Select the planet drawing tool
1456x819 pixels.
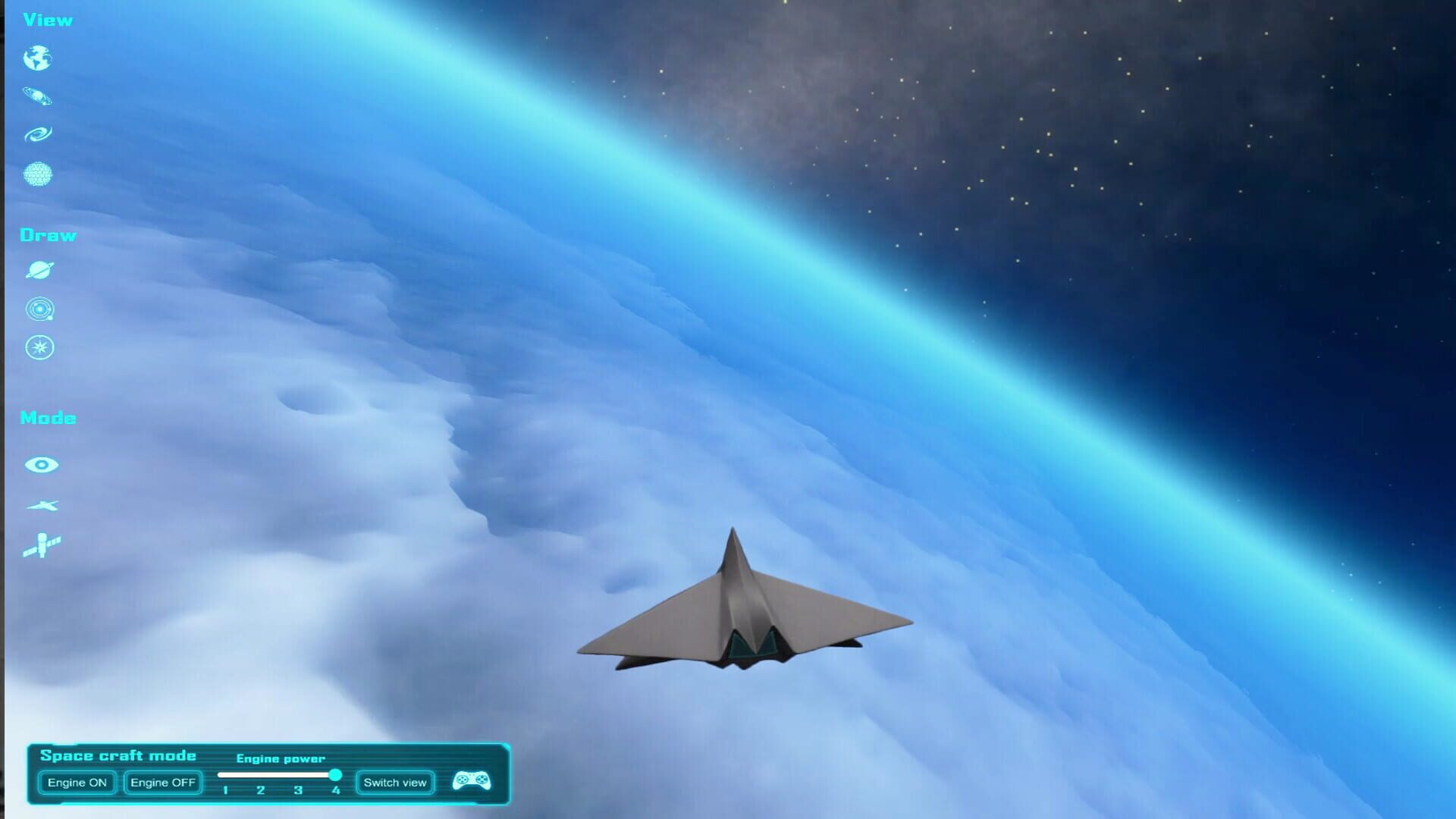point(39,271)
